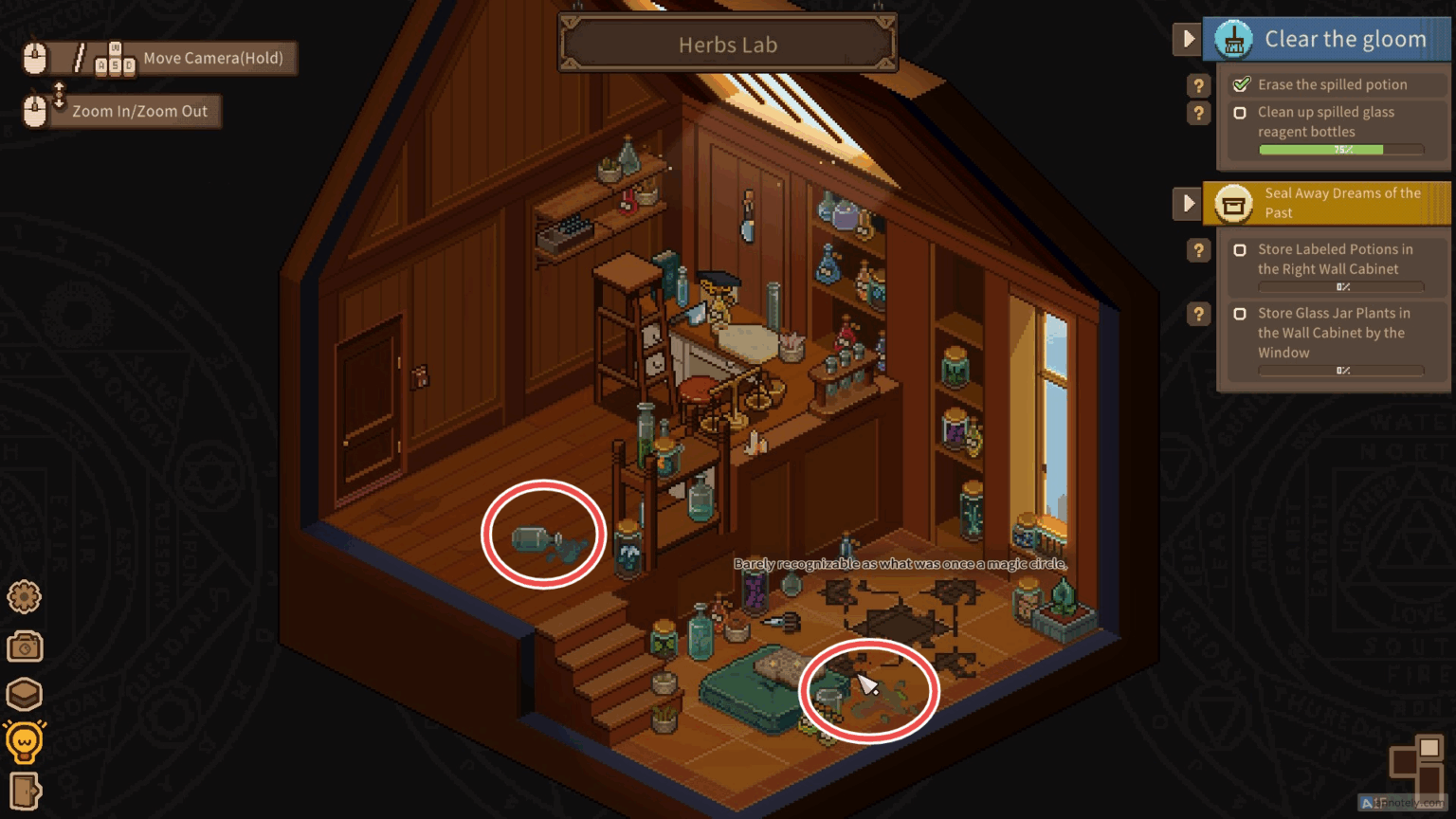Click the Move Camera instruction label

click(x=213, y=58)
